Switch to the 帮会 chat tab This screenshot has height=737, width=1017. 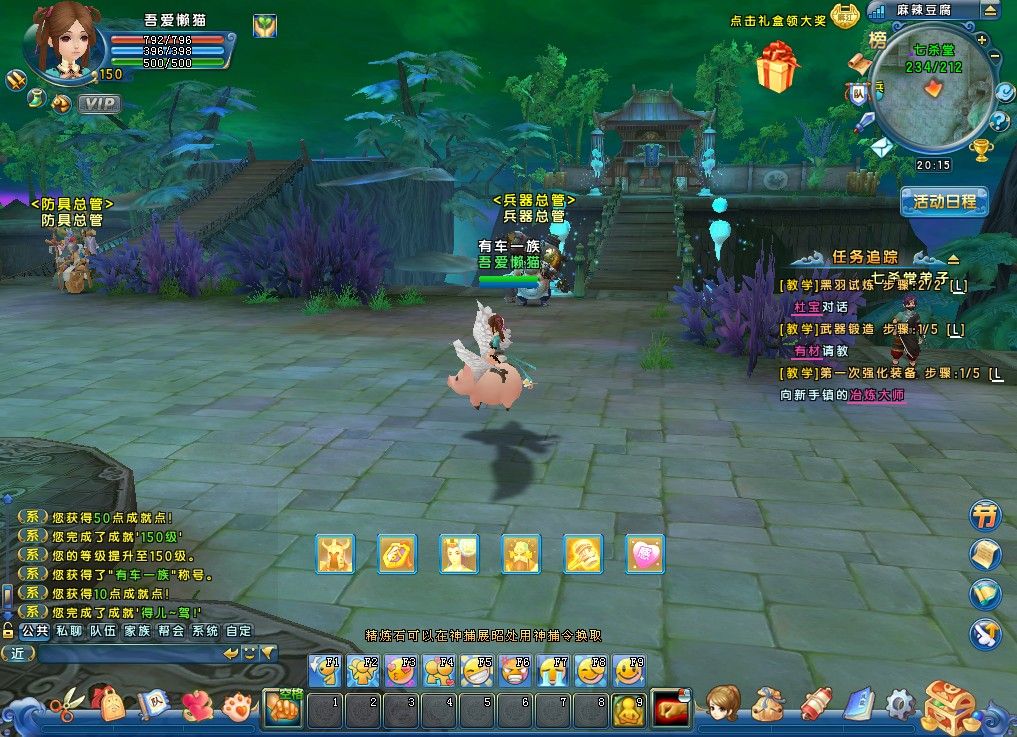coord(170,631)
